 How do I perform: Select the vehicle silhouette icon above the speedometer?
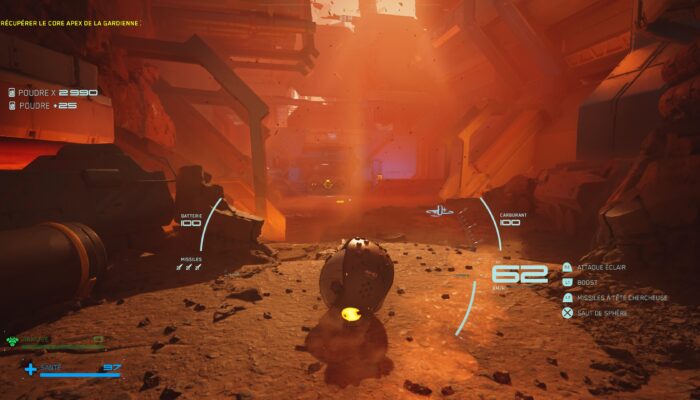(x=440, y=211)
